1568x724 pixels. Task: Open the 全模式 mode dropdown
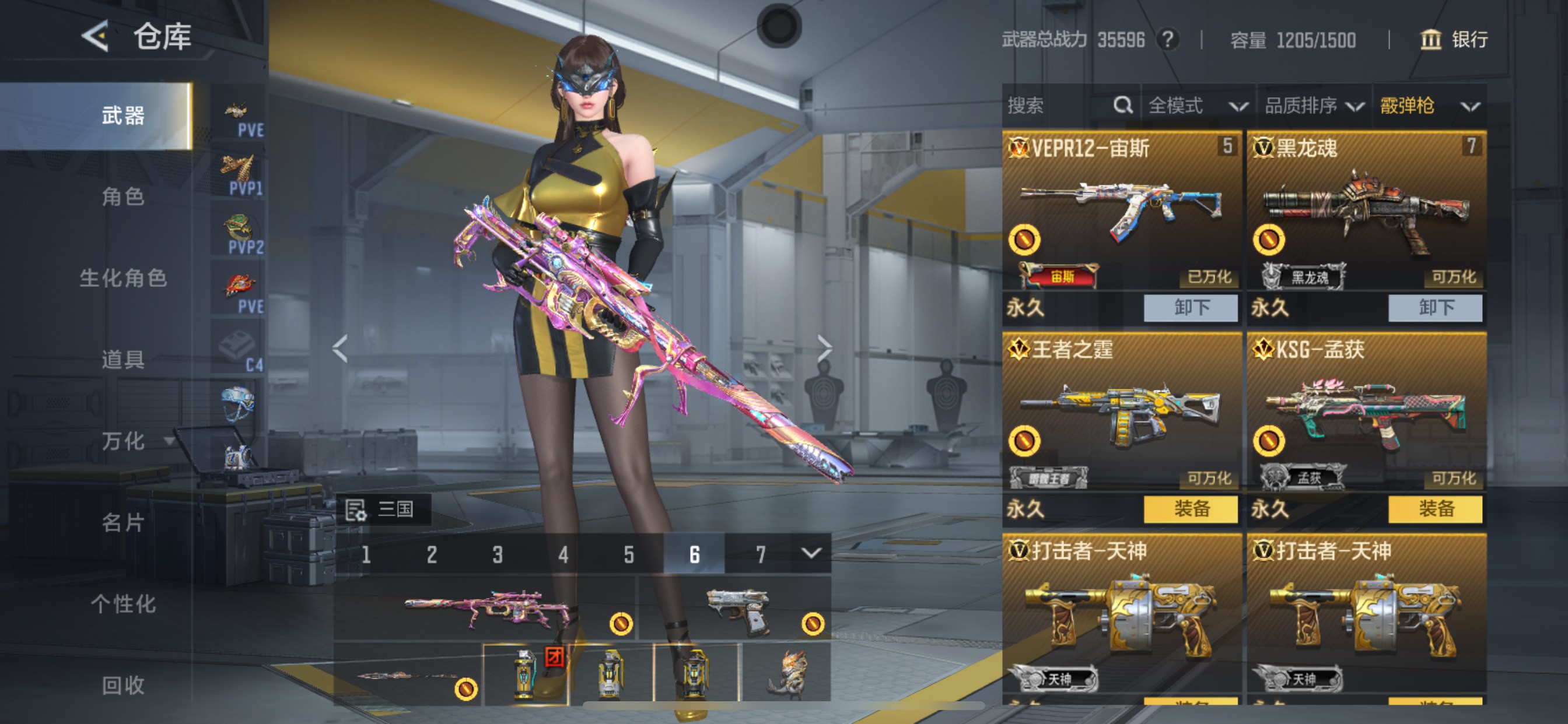pos(1196,106)
